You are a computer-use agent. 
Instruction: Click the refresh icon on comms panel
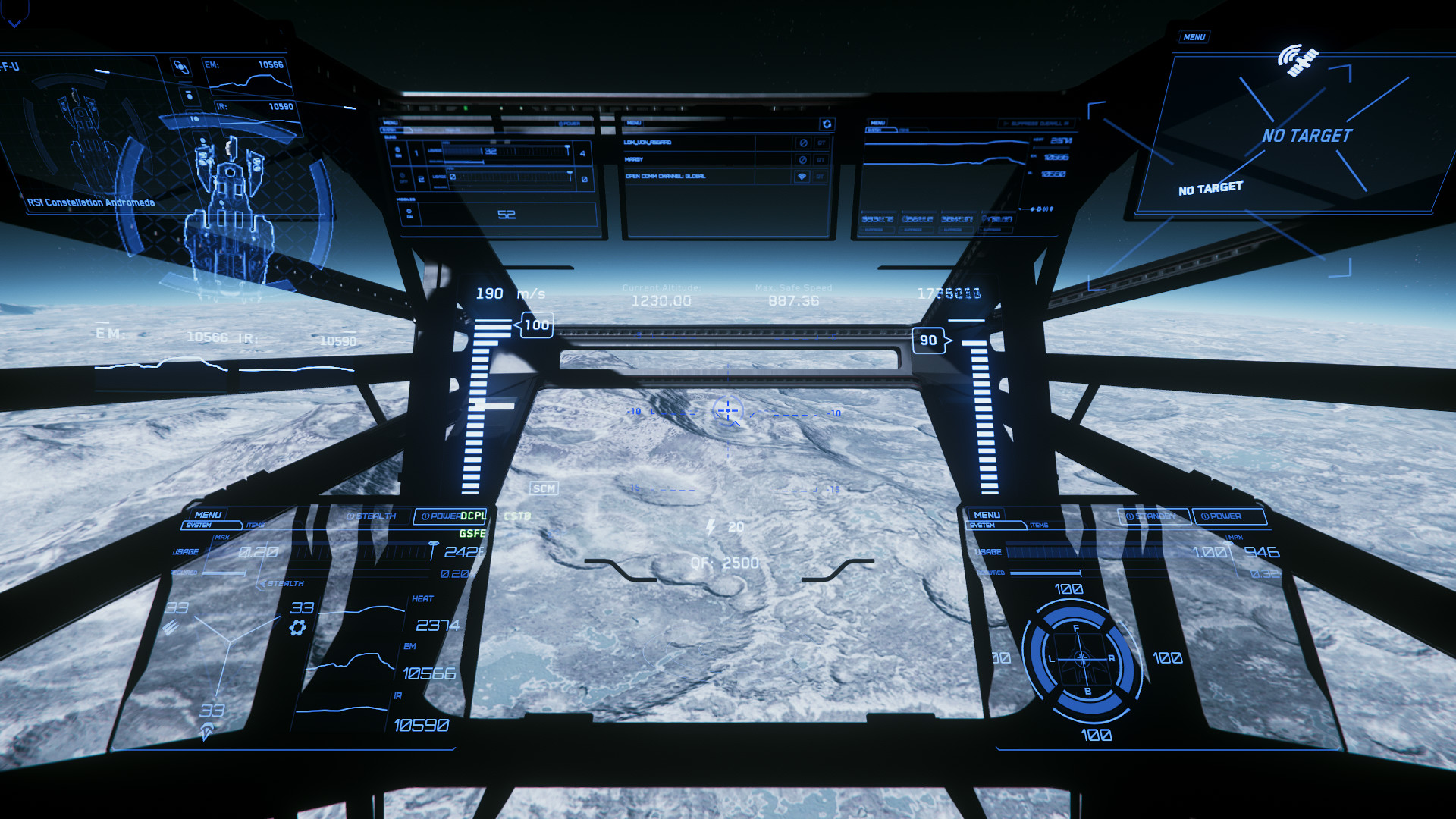(x=827, y=124)
